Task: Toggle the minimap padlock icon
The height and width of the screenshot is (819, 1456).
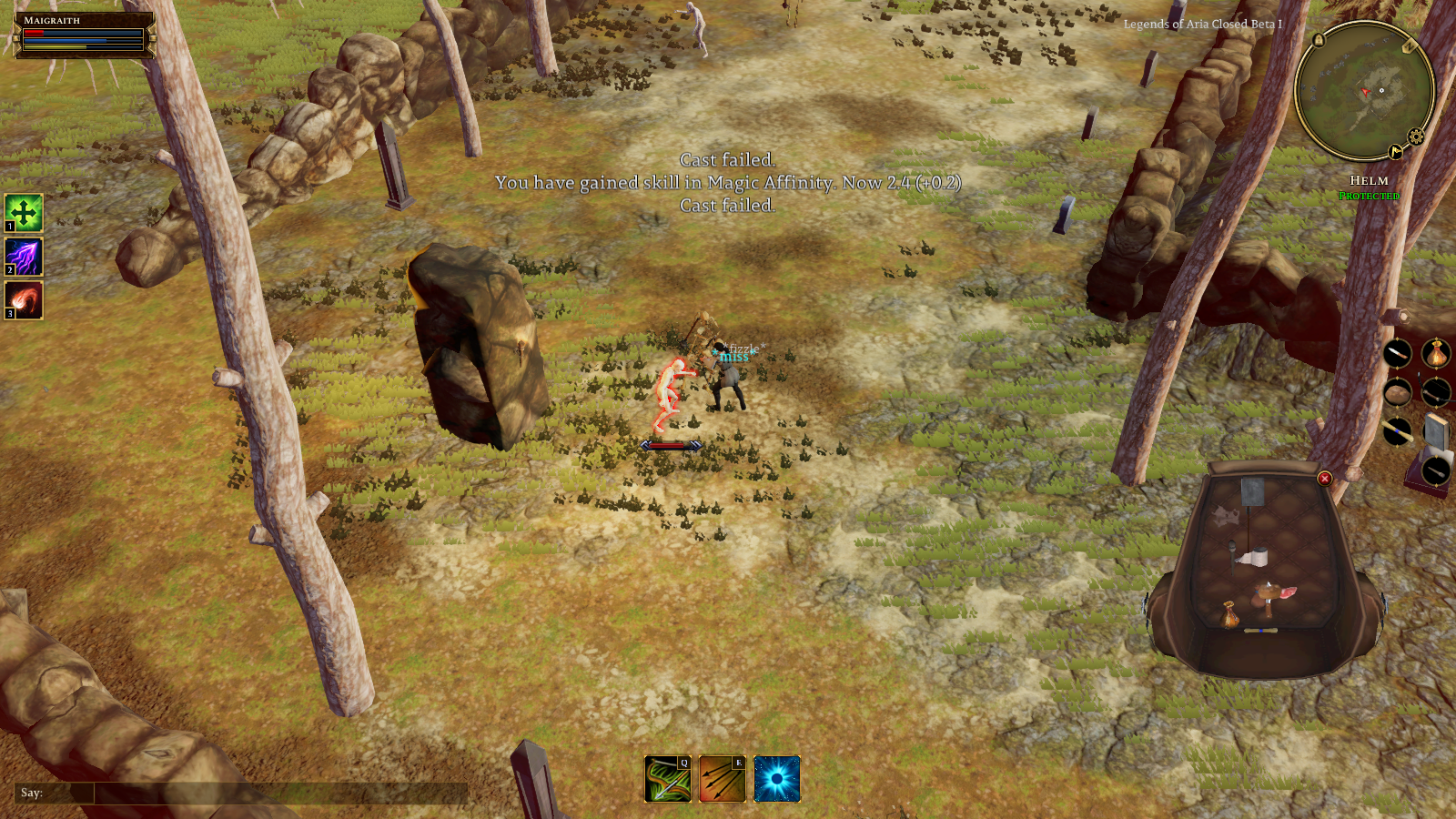Action: (x=1319, y=40)
